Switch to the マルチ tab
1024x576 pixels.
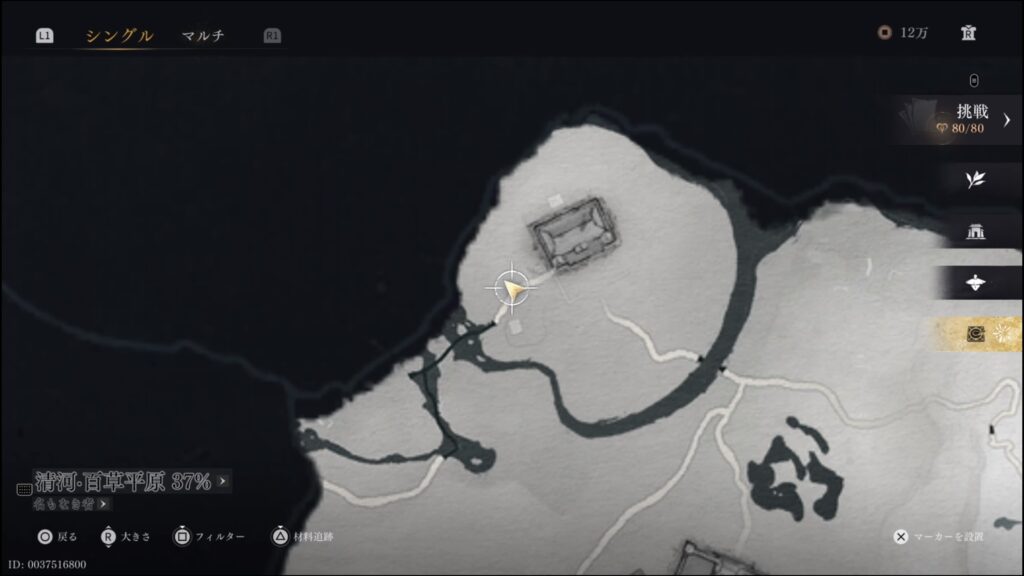203,36
